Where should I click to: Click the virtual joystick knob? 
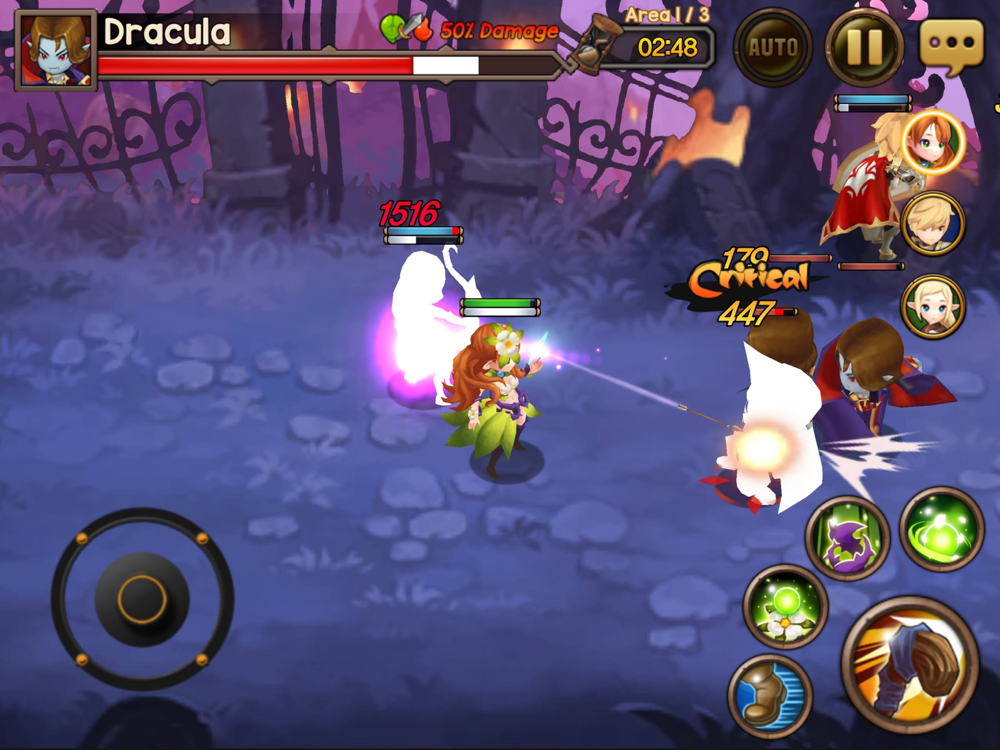click(142, 599)
